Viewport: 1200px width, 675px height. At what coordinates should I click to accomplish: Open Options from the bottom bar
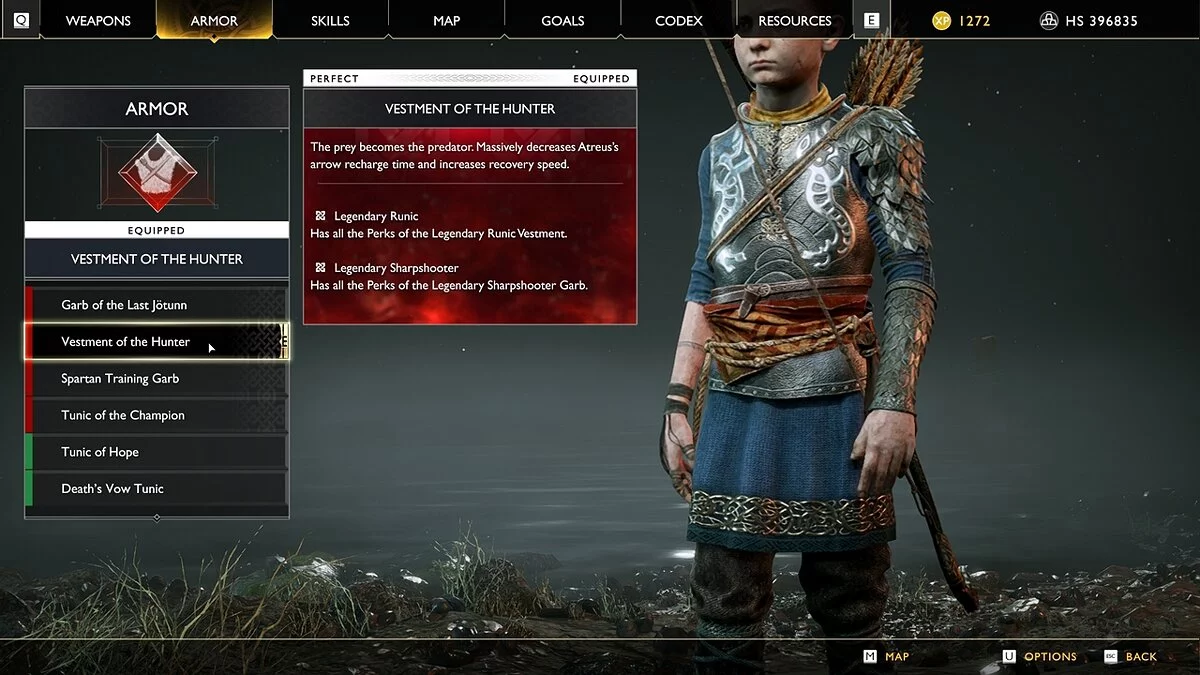coord(1049,657)
